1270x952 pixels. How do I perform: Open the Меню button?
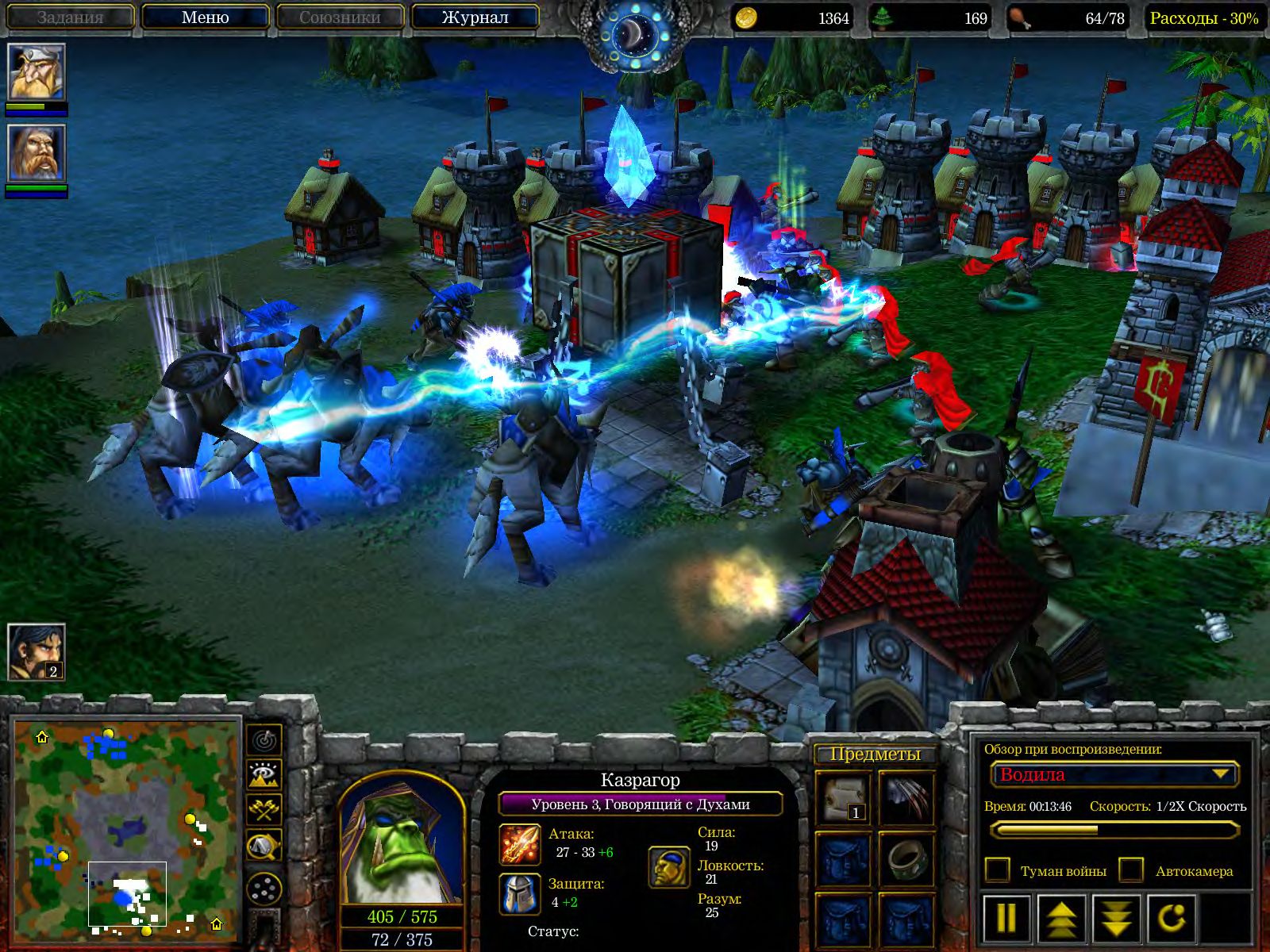pyautogui.click(x=205, y=17)
